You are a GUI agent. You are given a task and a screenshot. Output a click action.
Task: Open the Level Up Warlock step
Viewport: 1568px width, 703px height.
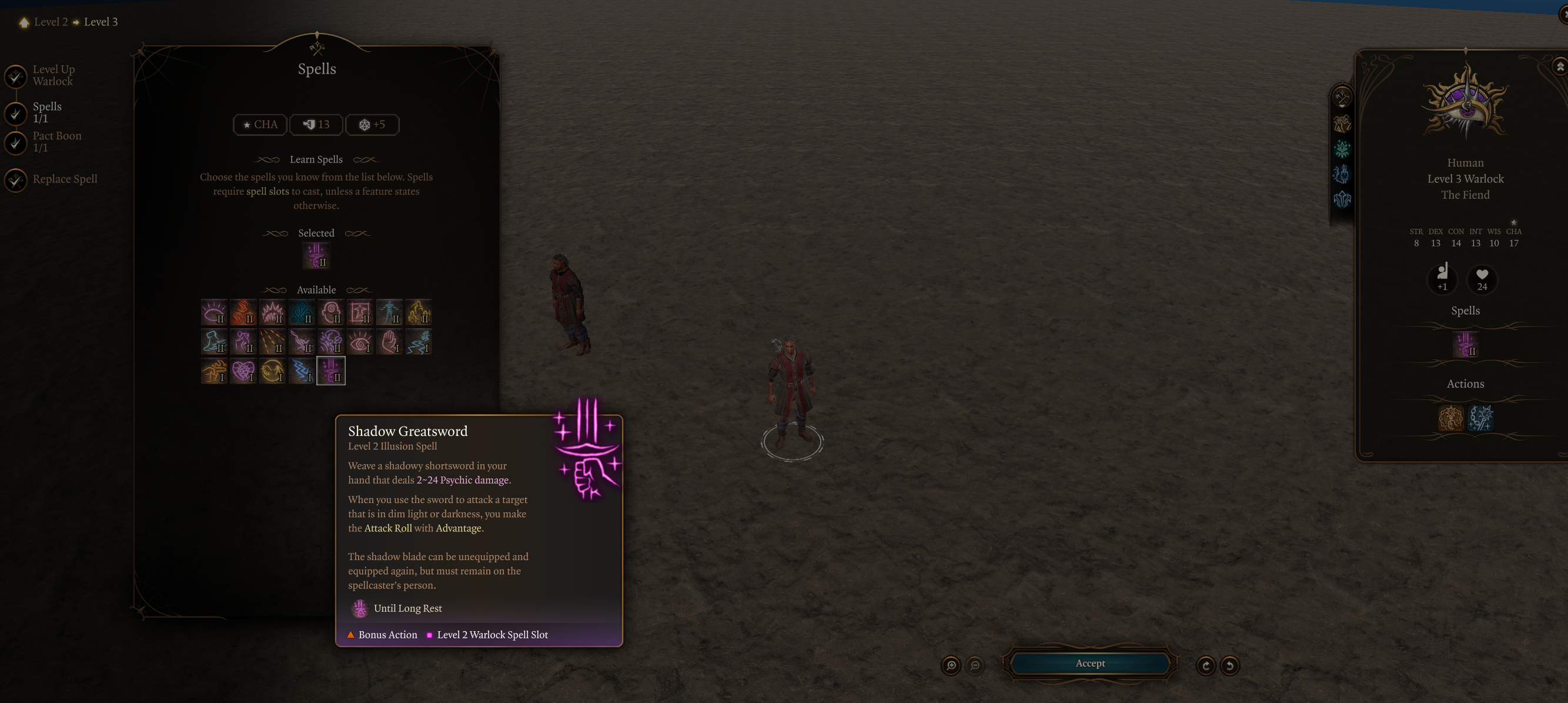54,75
